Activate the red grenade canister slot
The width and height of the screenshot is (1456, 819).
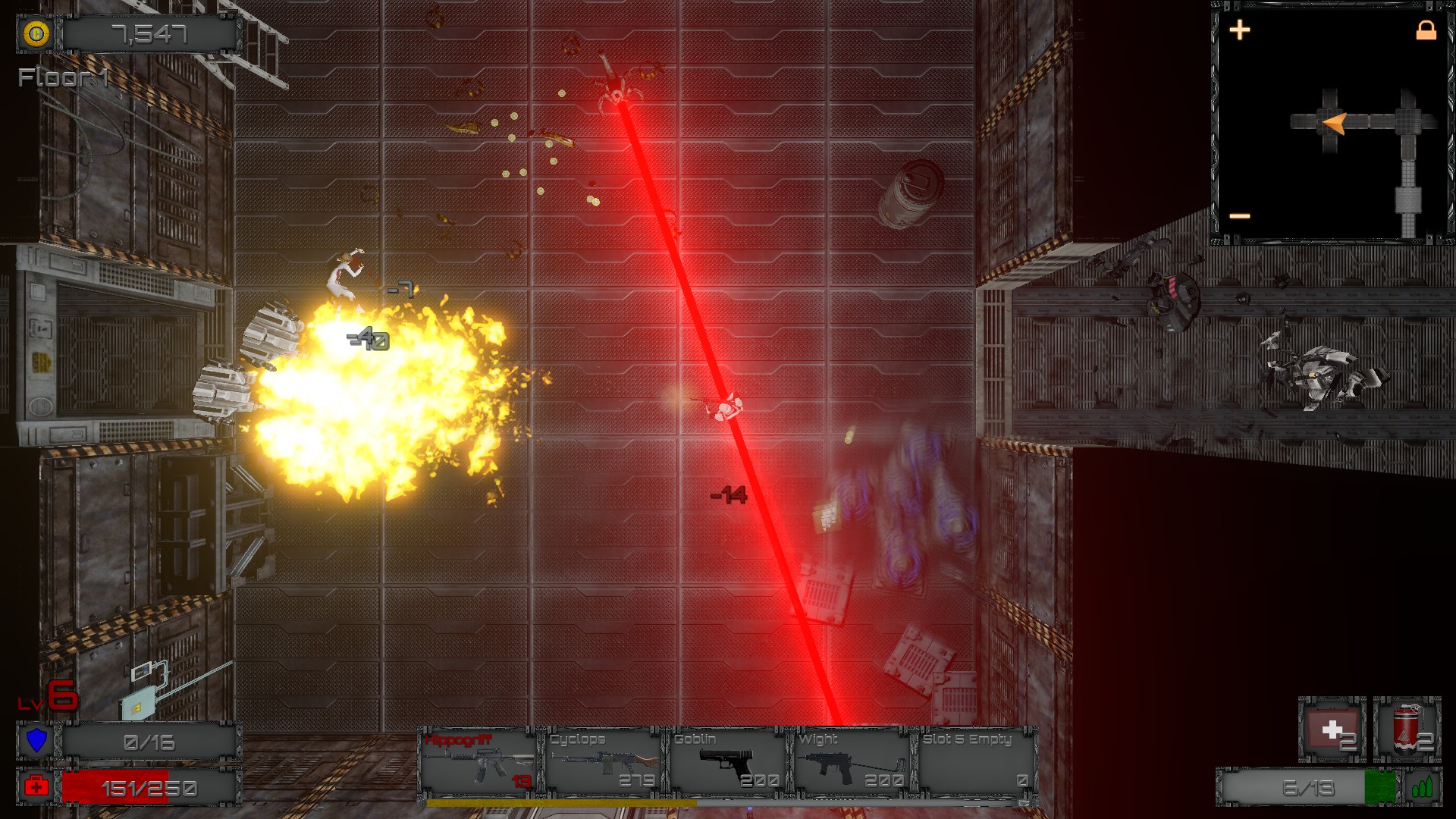(1407, 730)
